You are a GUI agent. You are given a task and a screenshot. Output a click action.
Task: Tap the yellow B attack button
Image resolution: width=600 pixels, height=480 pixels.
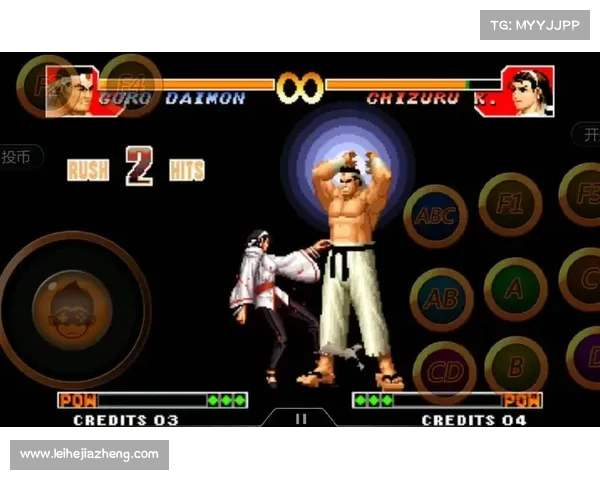516,367
